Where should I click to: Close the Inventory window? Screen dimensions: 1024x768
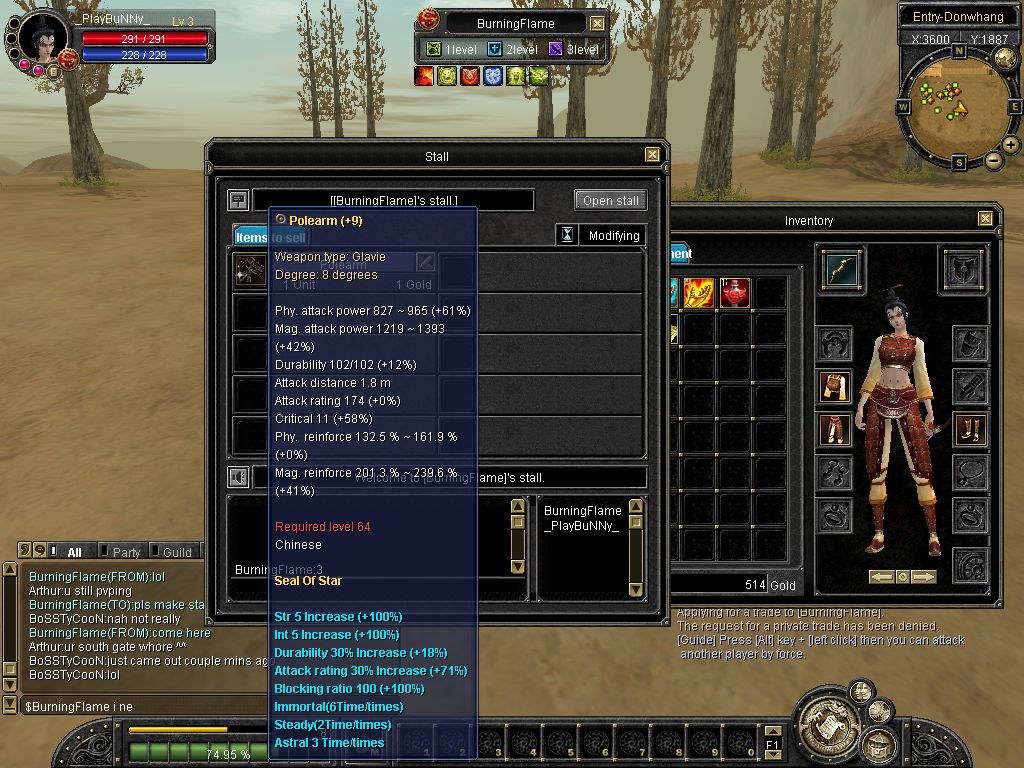[985, 219]
